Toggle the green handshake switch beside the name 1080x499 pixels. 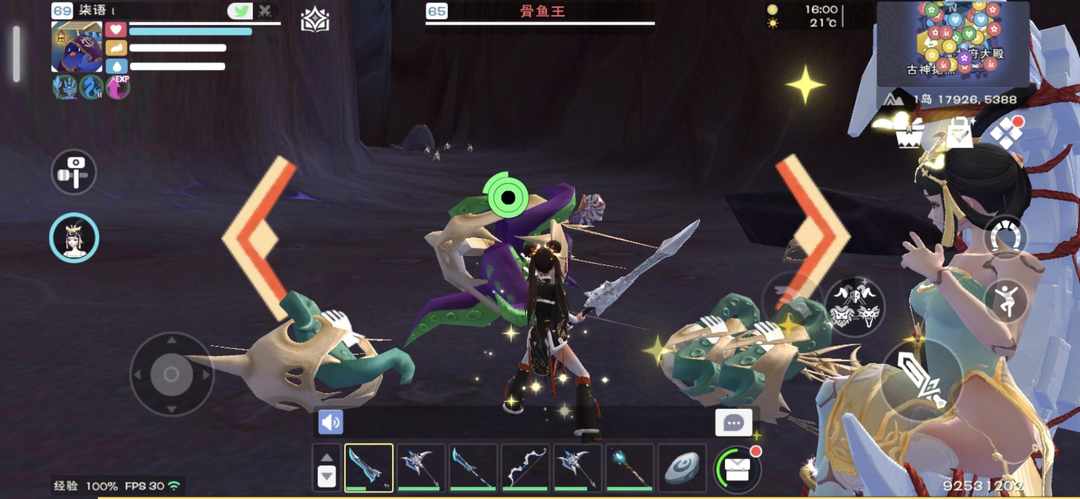(x=240, y=11)
